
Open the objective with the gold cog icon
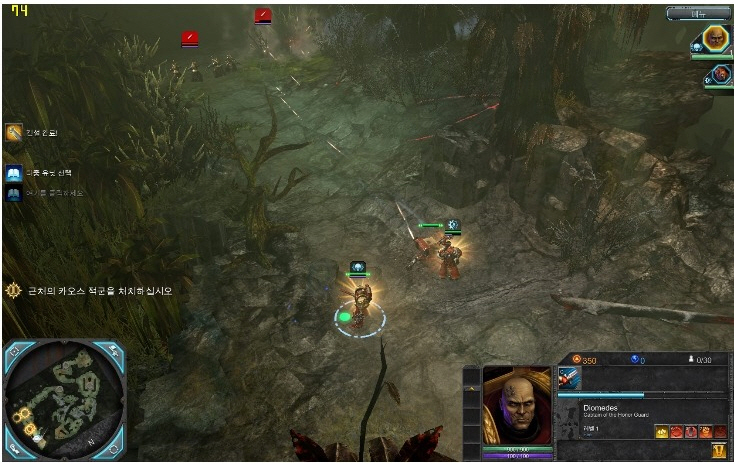click(14, 291)
